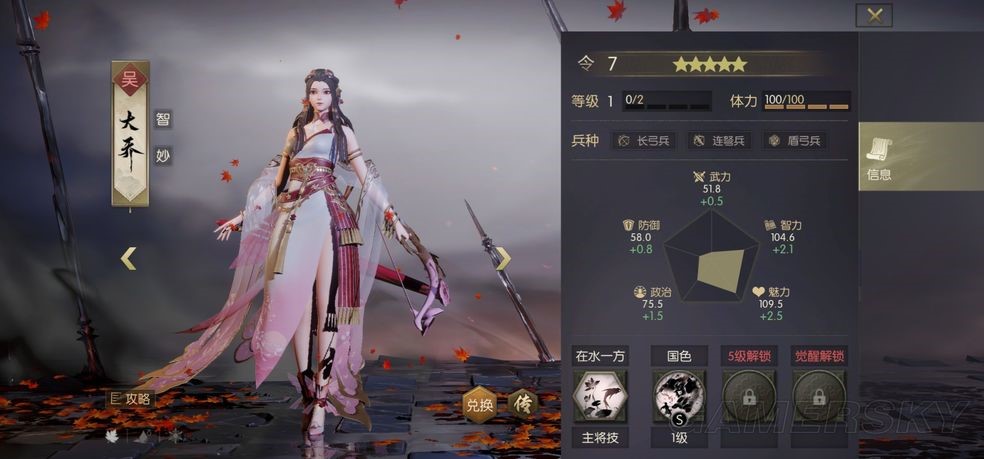Select the 连弩兵 troop type
This screenshot has width=984, height=459.
click(x=719, y=141)
